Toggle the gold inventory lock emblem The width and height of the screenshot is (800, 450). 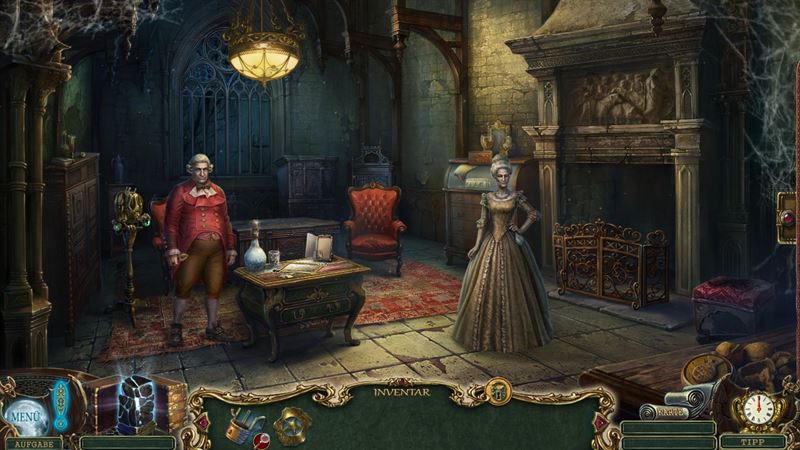pyautogui.click(x=498, y=392)
